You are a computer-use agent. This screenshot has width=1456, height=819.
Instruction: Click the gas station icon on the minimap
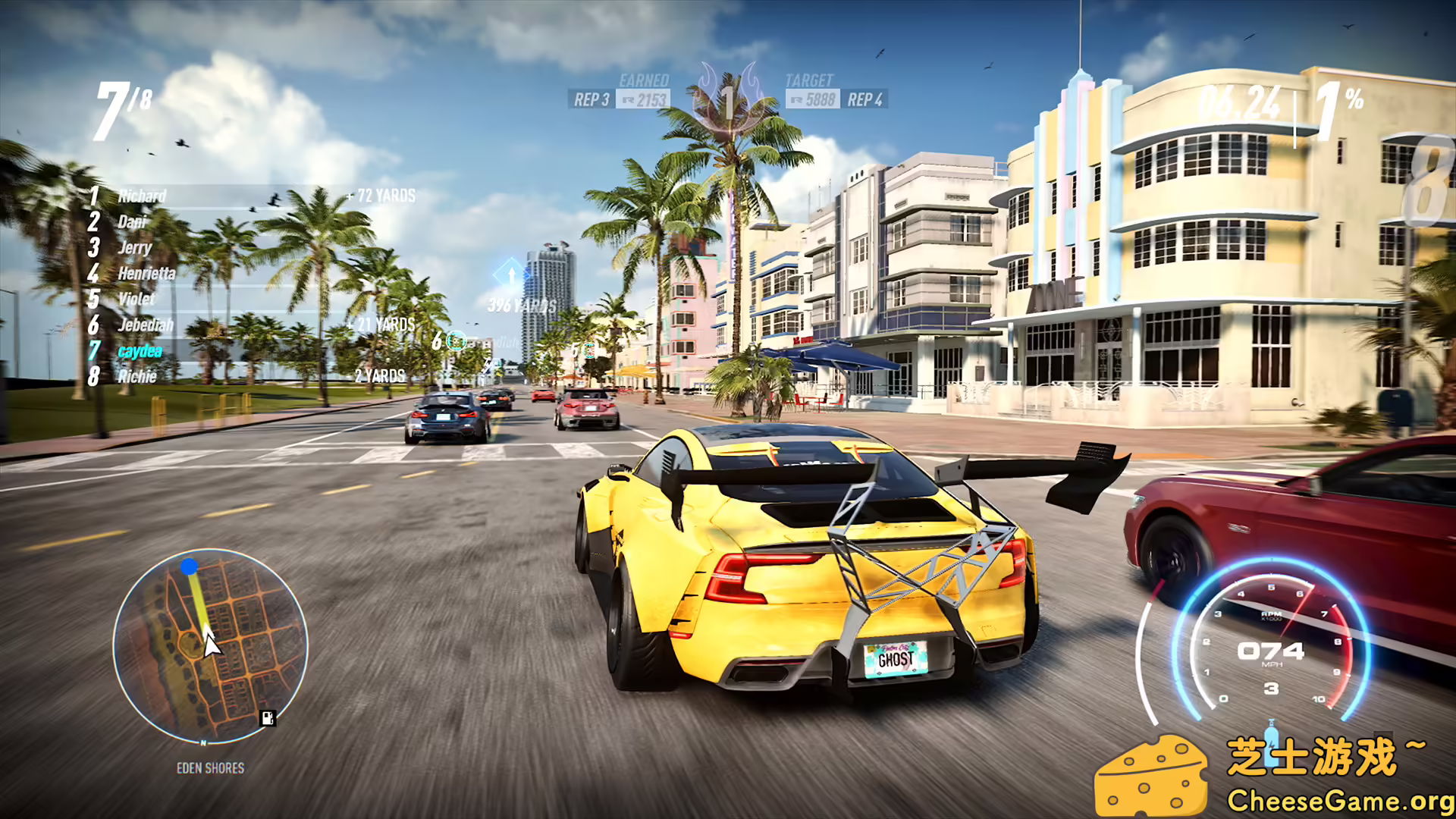[267, 718]
